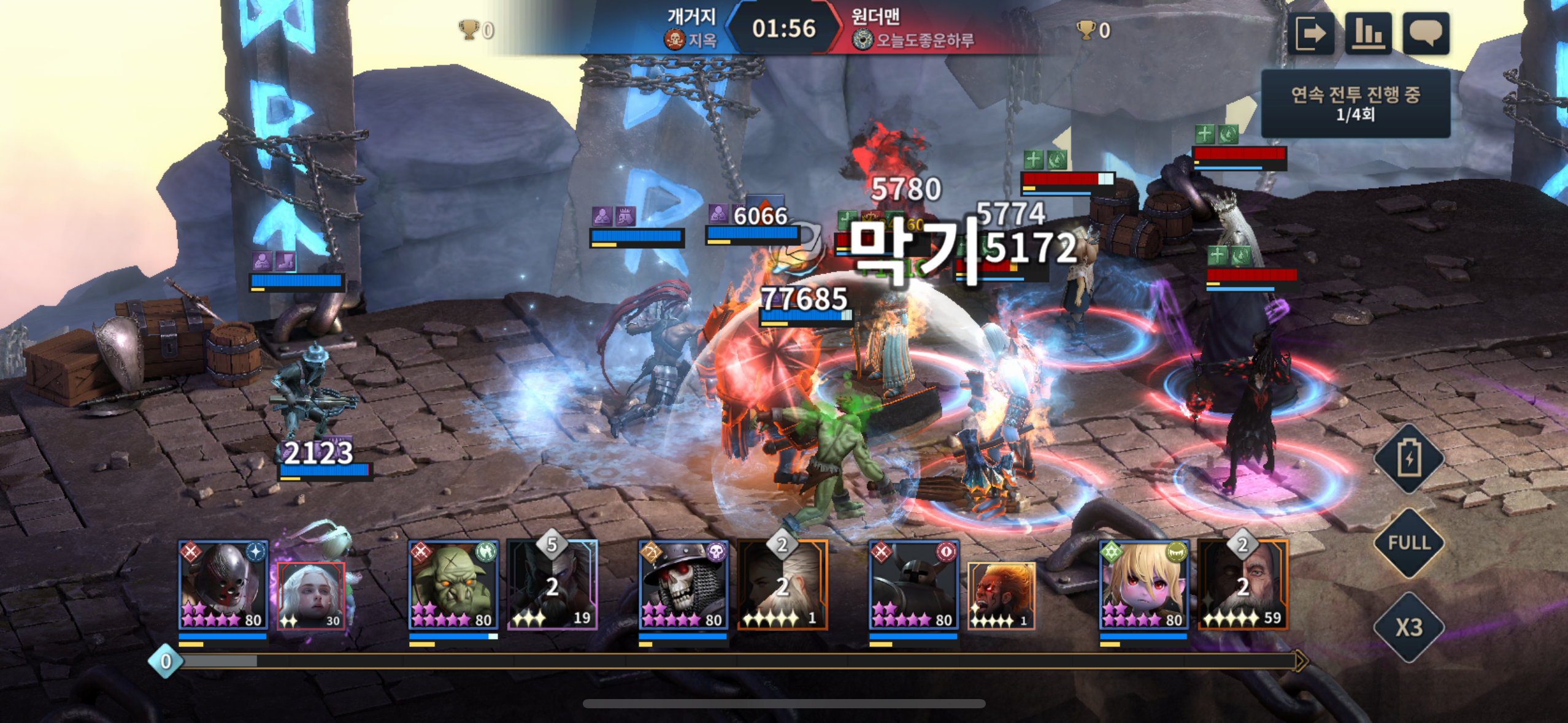Screen dimensions: 1568x723
Task: Select the skeleton soldier hero portrait
Action: [683, 584]
